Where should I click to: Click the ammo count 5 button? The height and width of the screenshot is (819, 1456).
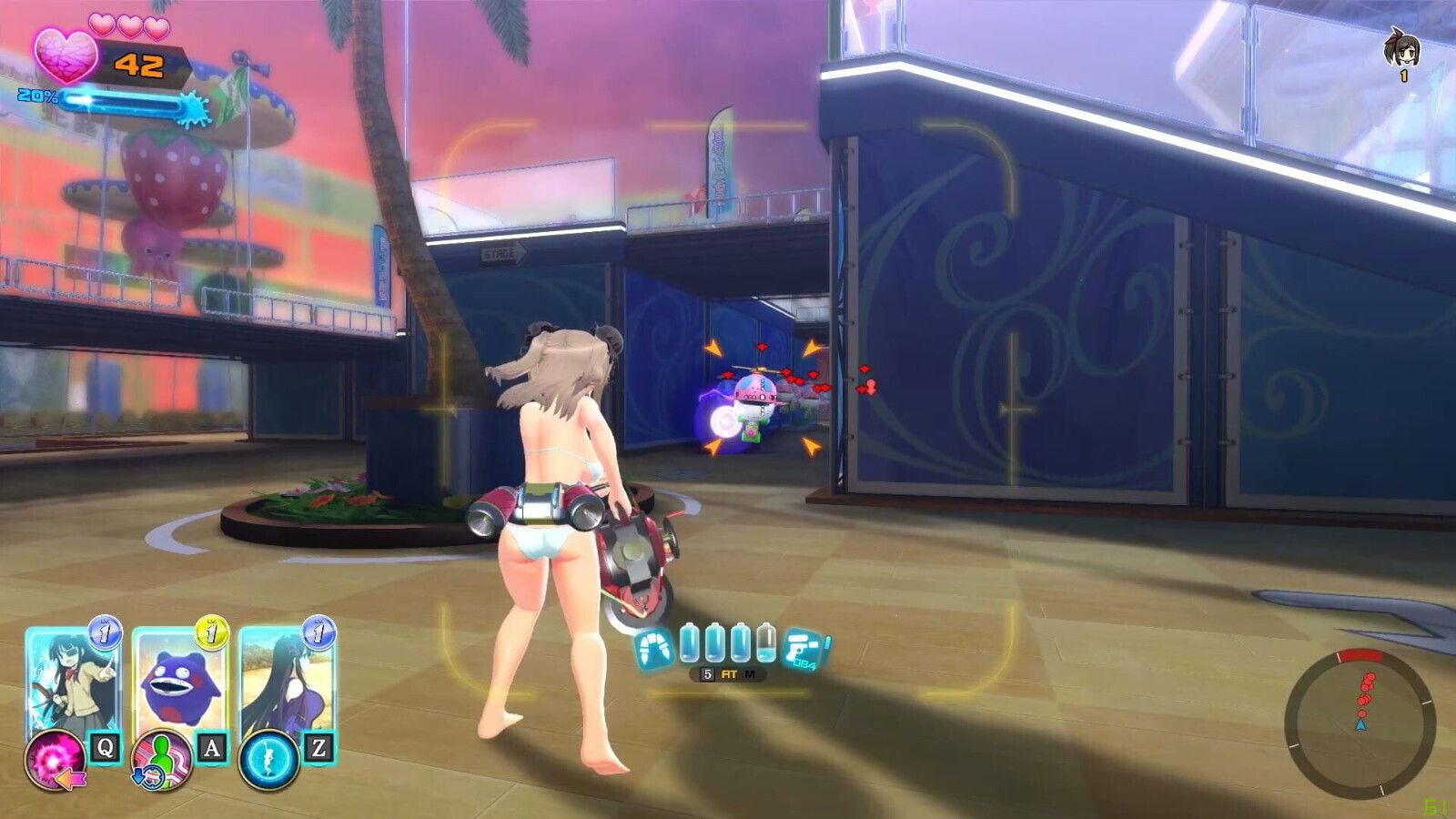pos(708,673)
